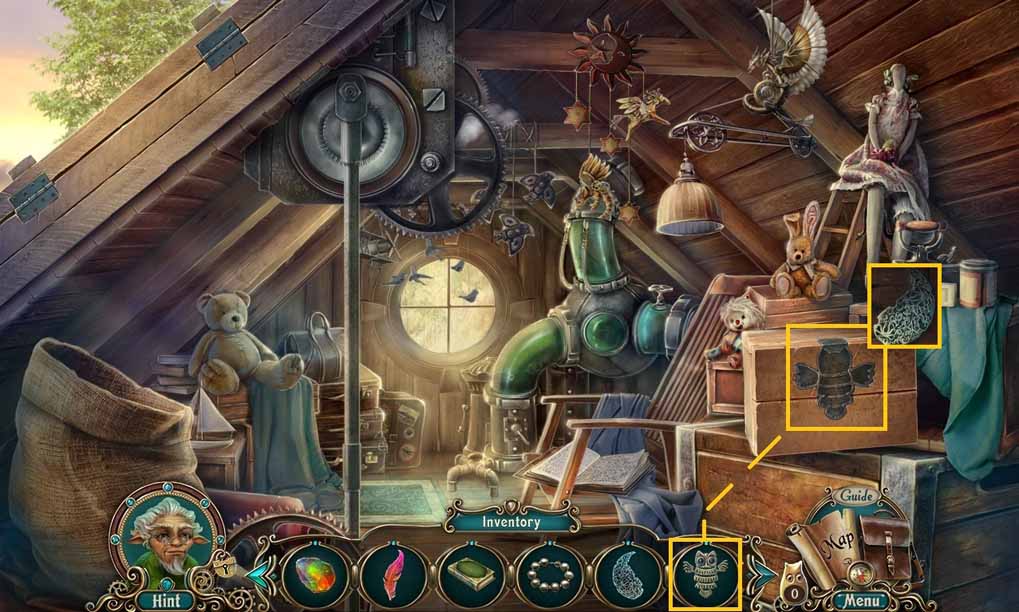The image size is (1019, 612).
Task: Click the Inventory label banner
Action: point(511,521)
